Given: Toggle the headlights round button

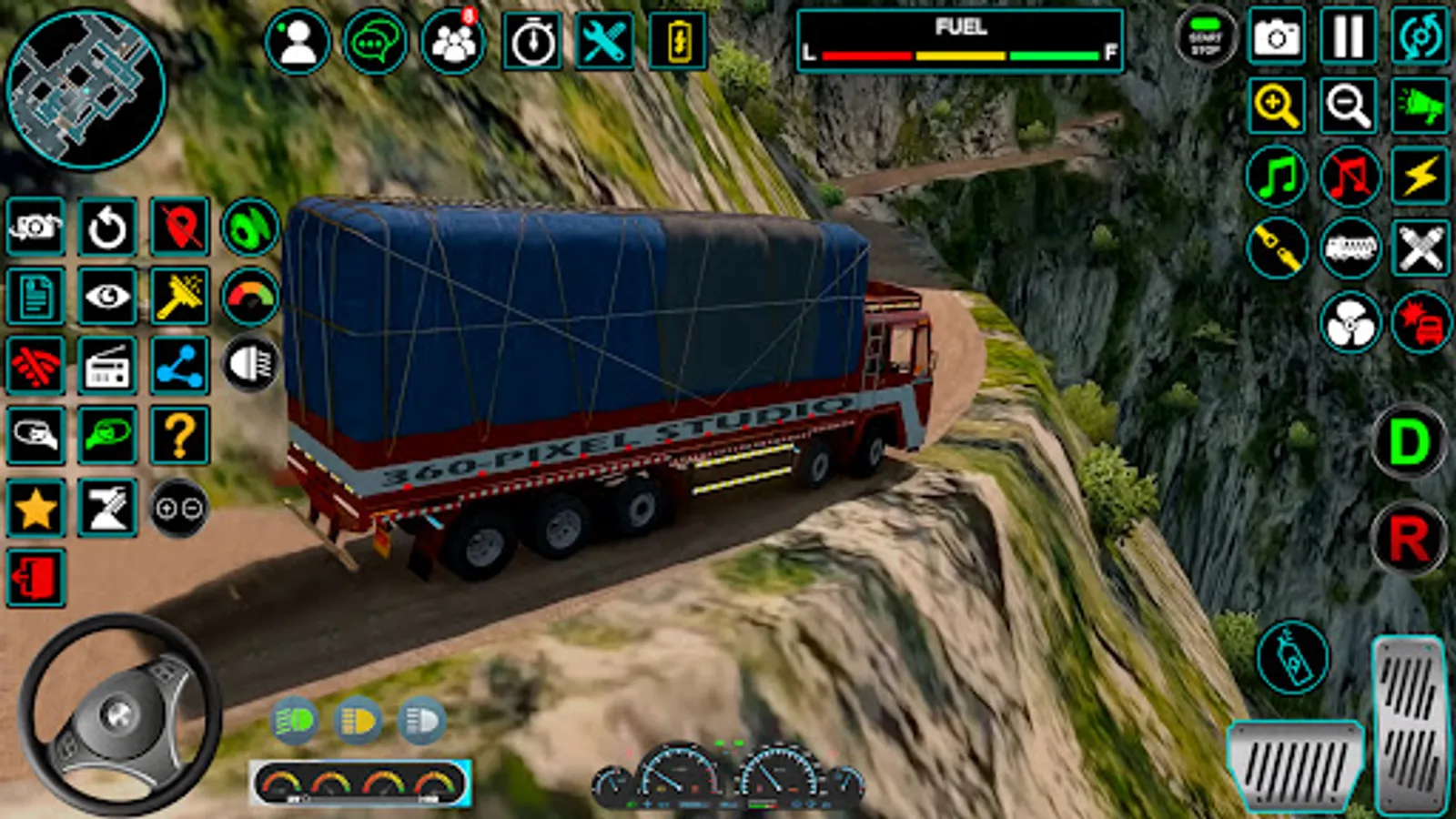Looking at the screenshot, I should click(x=250, y=365).
